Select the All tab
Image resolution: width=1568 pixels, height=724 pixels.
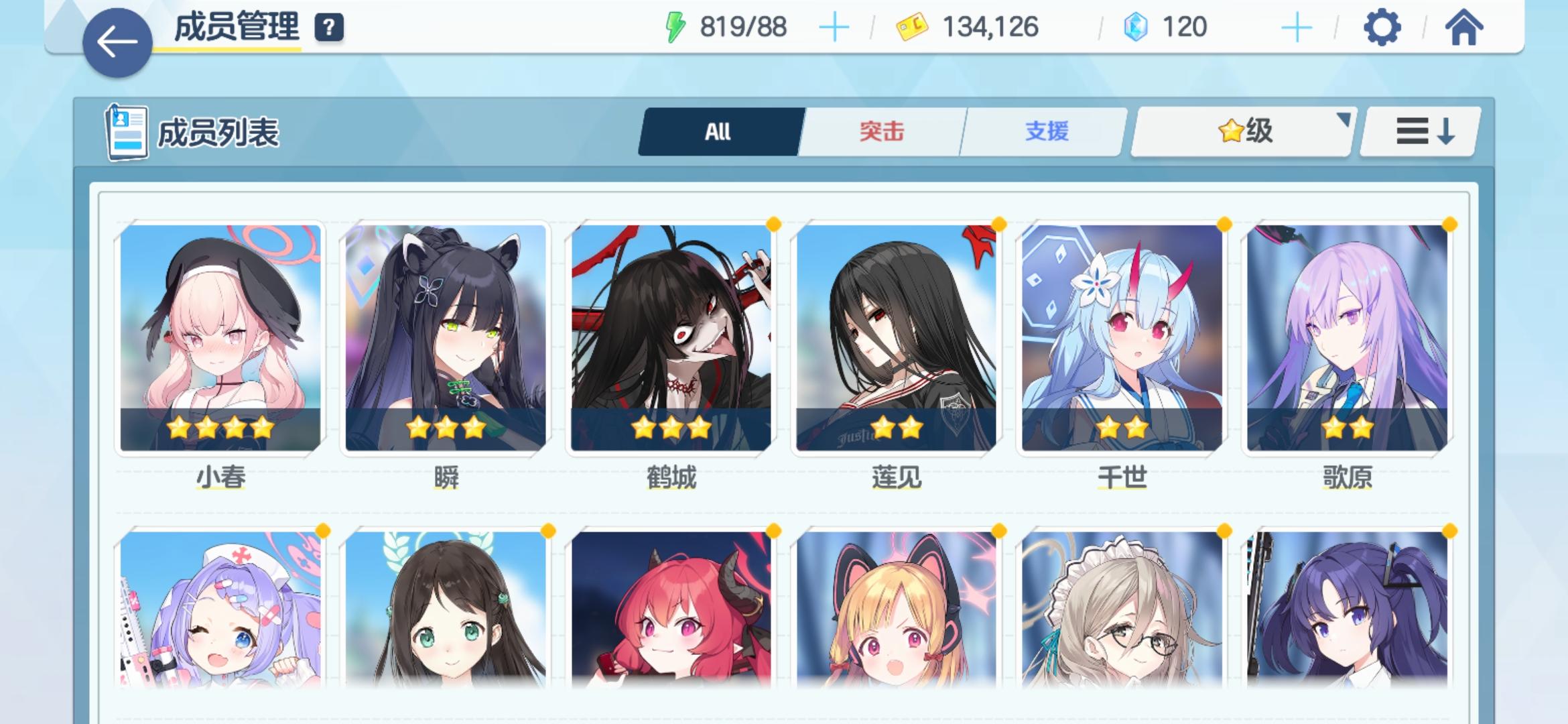[x=718, y=131]
